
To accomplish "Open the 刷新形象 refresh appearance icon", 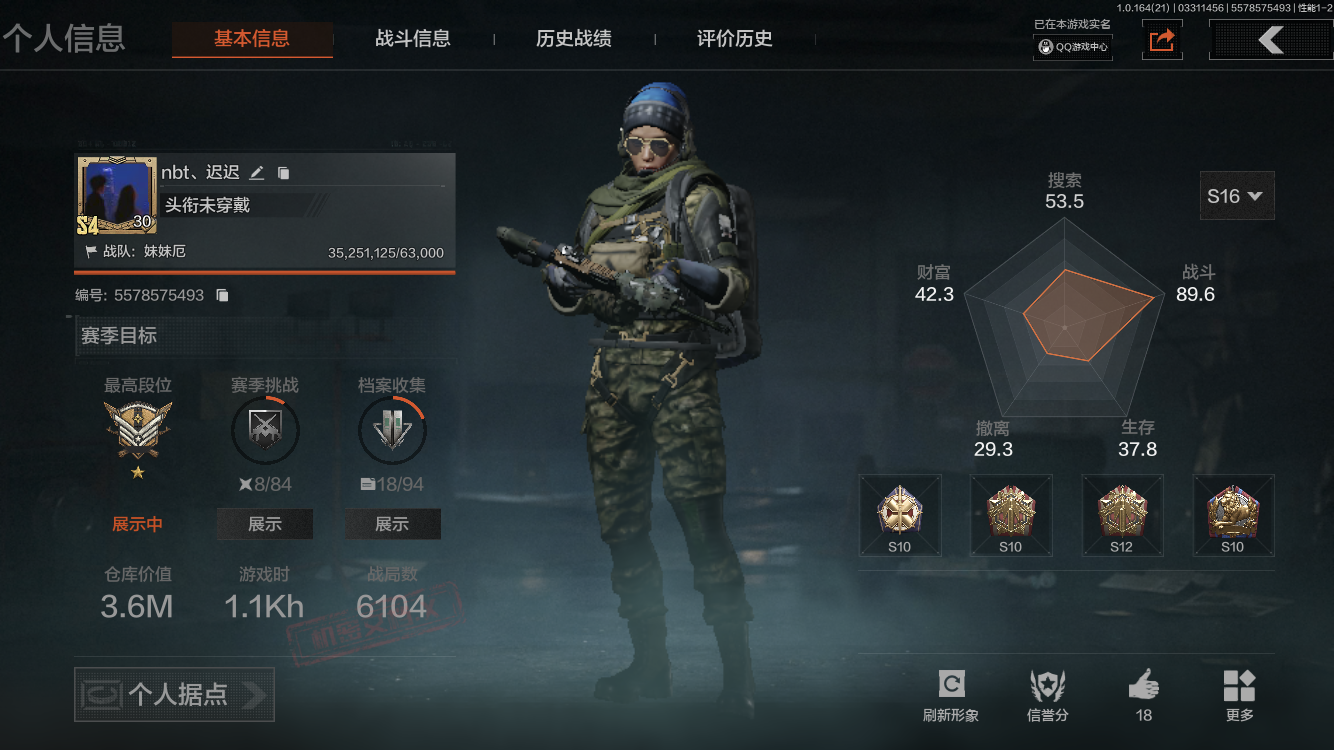I will (950, 687).
